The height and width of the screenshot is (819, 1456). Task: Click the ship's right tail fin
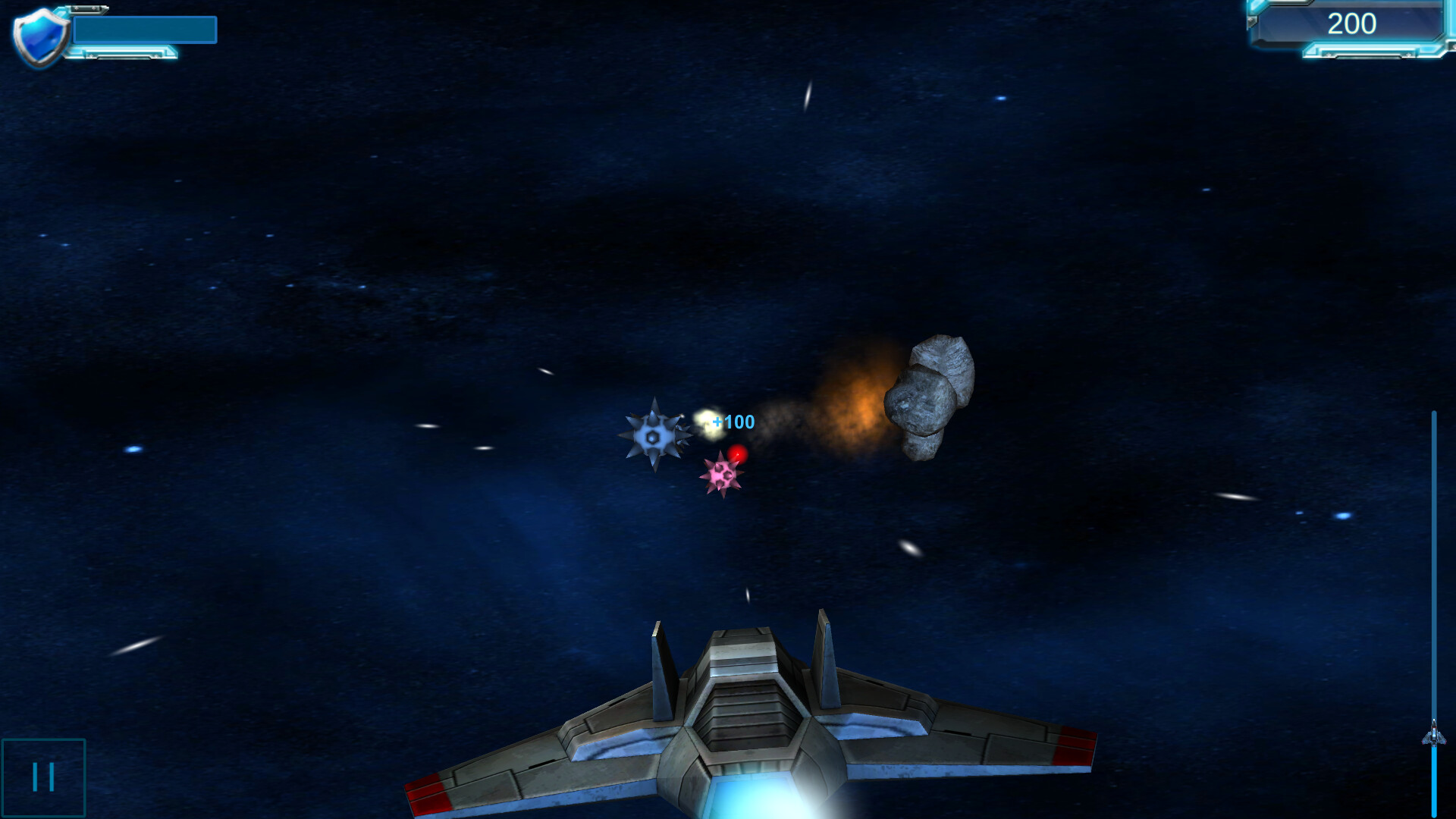[x=827, y=660]
